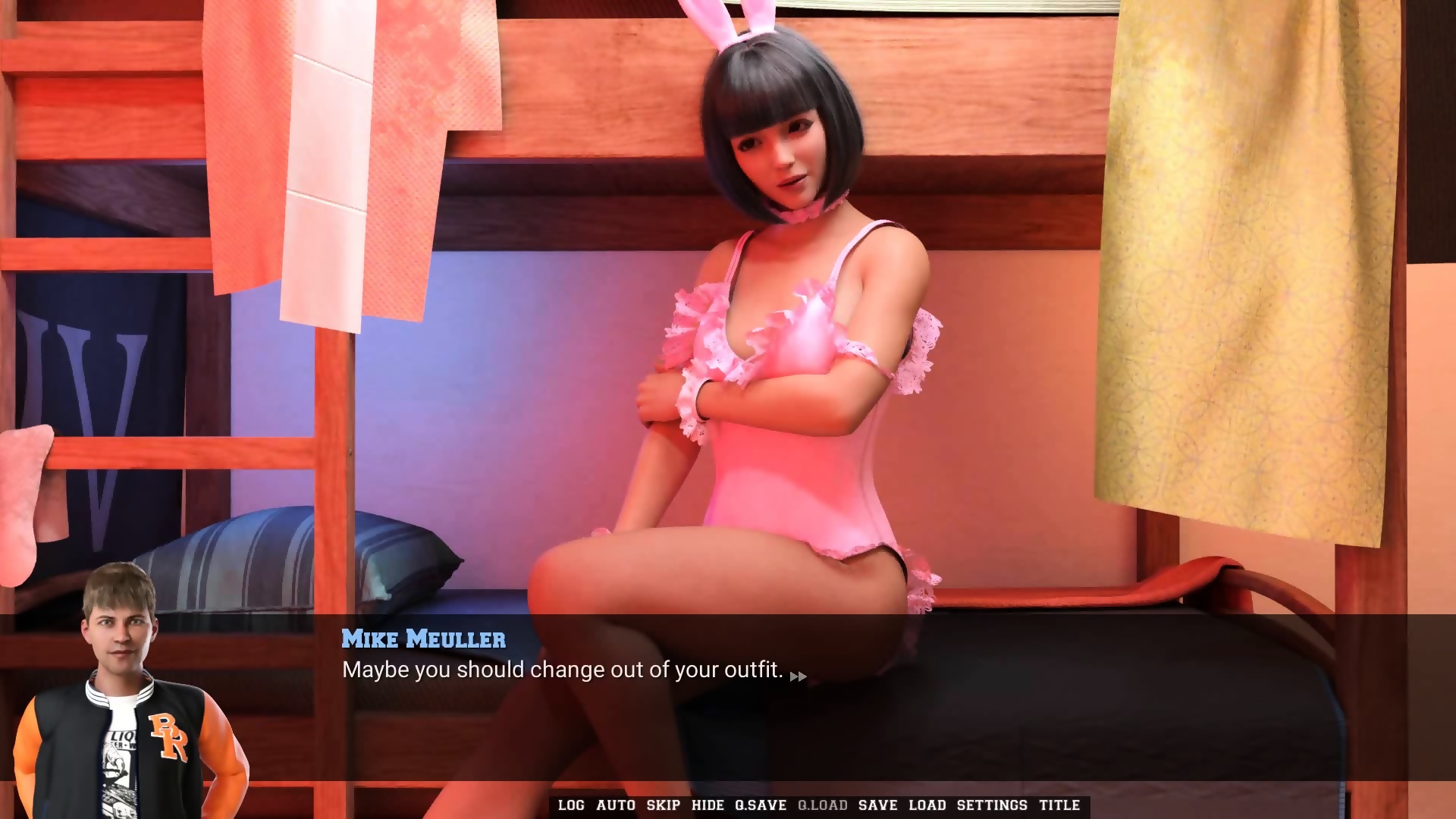Image resolution: width=1456 pixels, height=819 pixels.
Task: Open the dialogue Log
Action: (x=571, y=805)
